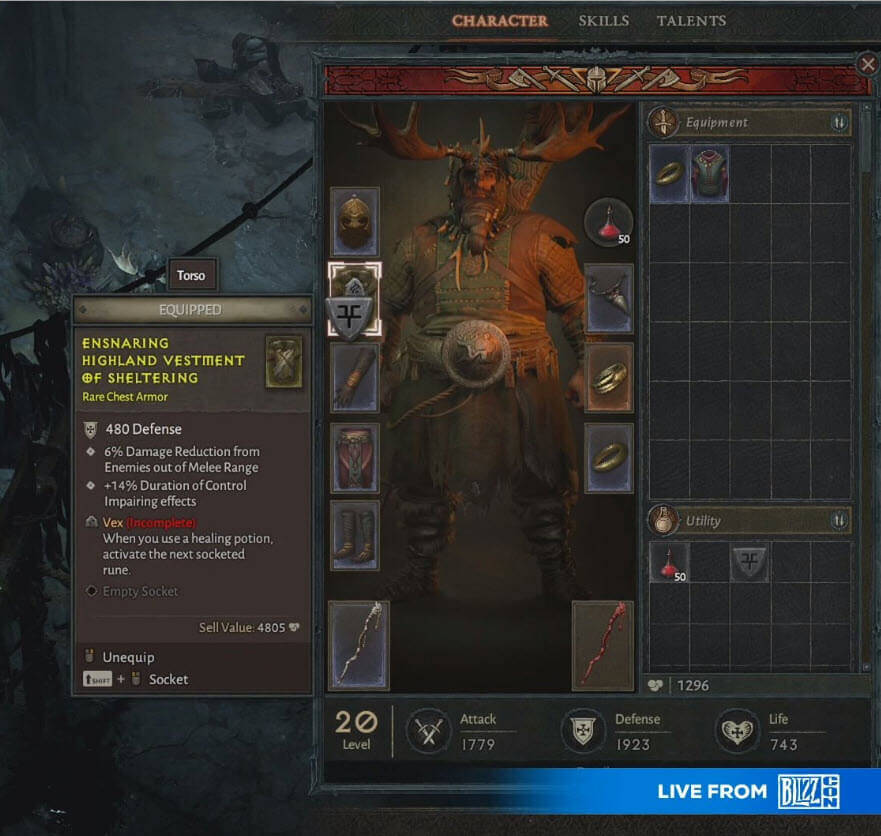Switch to the Skills tab
The image size is (881, 836).
[604, 21]
